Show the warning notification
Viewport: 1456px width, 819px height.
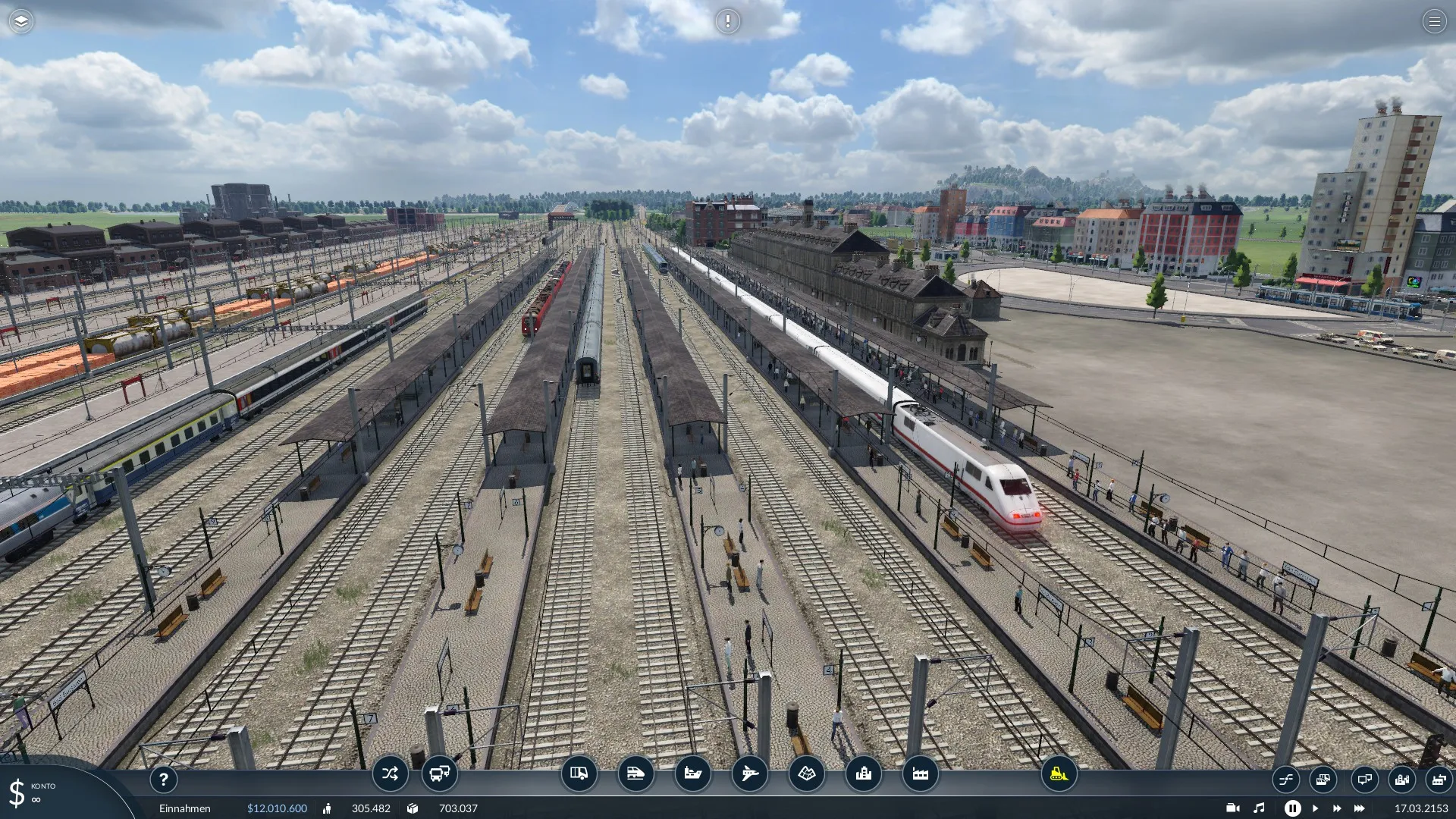728,21
